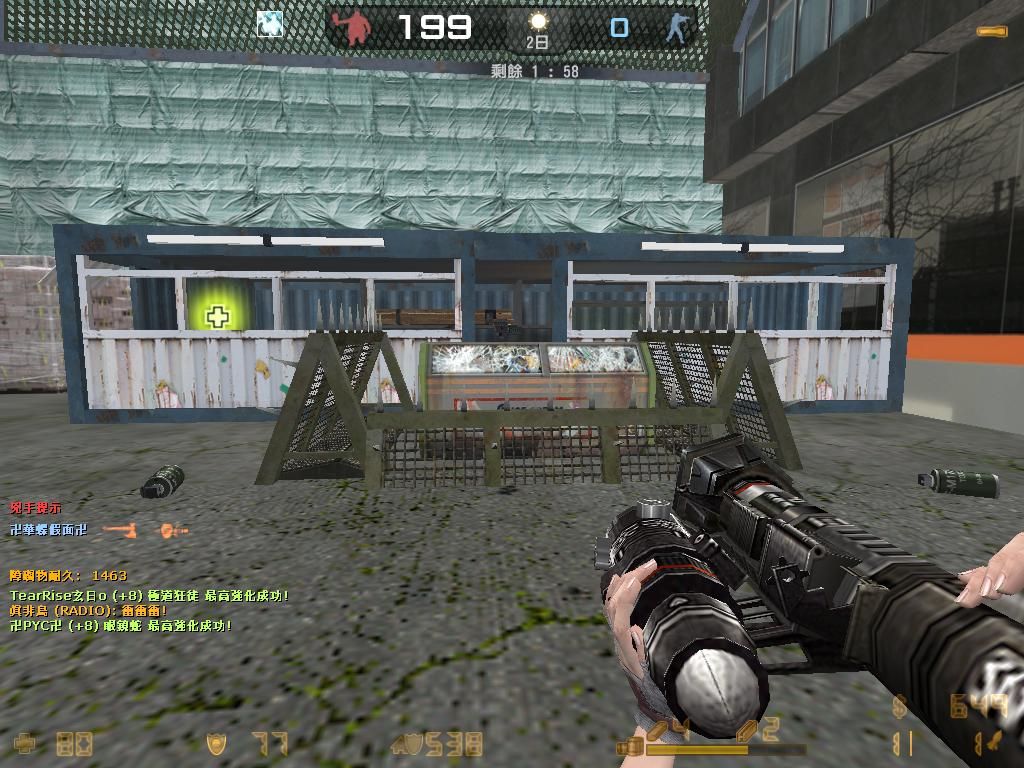This screenshot has height=768, width=1024.
Task: Select the red zombie team icon
Action: 357,28
